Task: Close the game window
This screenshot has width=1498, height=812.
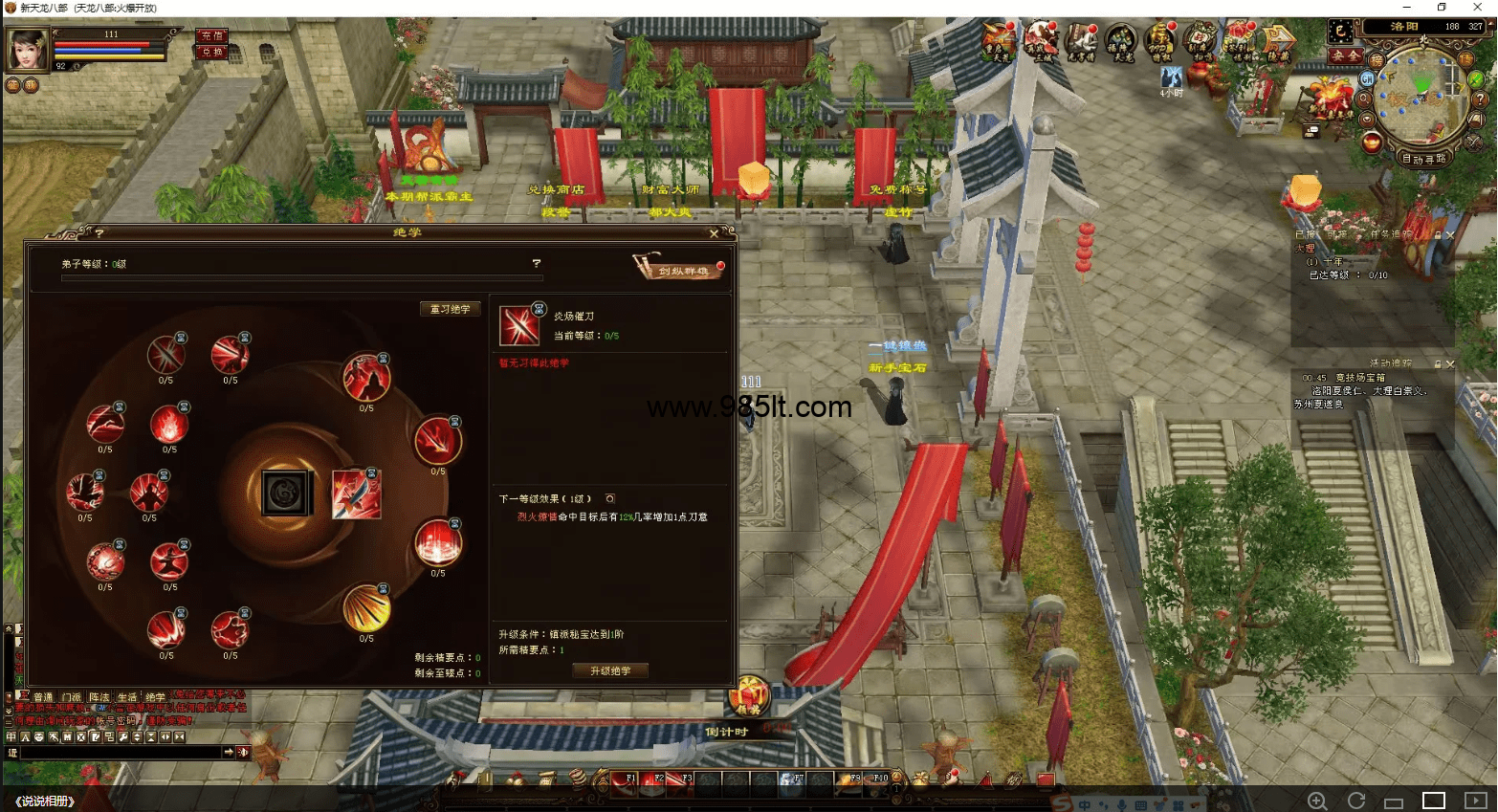Action: pos(1477,8)
